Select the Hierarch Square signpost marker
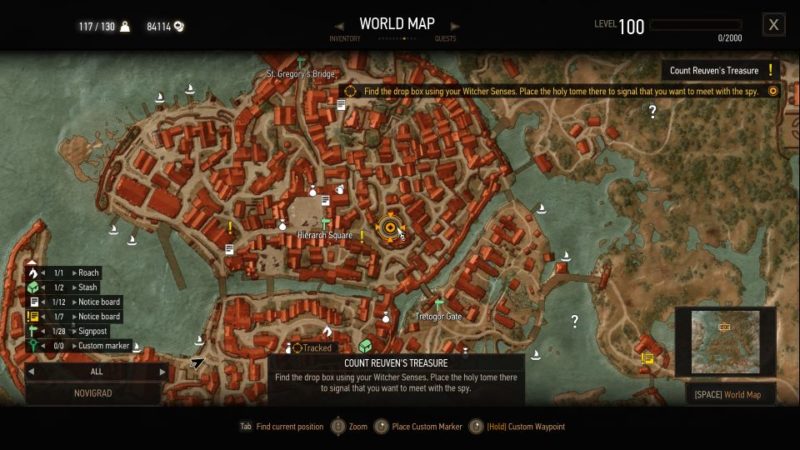The width and height of the screenshot is (800, 450). click(x=326, y=224)
